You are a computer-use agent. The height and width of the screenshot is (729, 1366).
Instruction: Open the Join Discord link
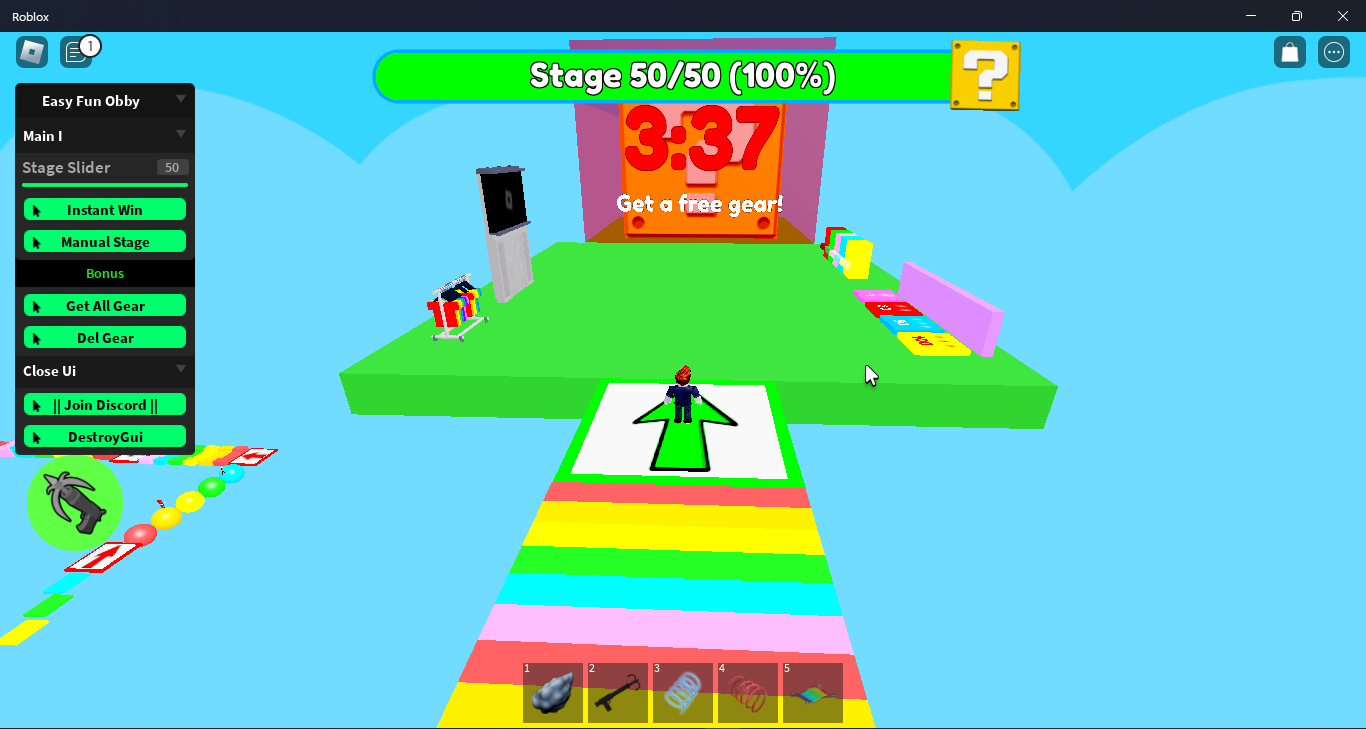tap(104, 404)
